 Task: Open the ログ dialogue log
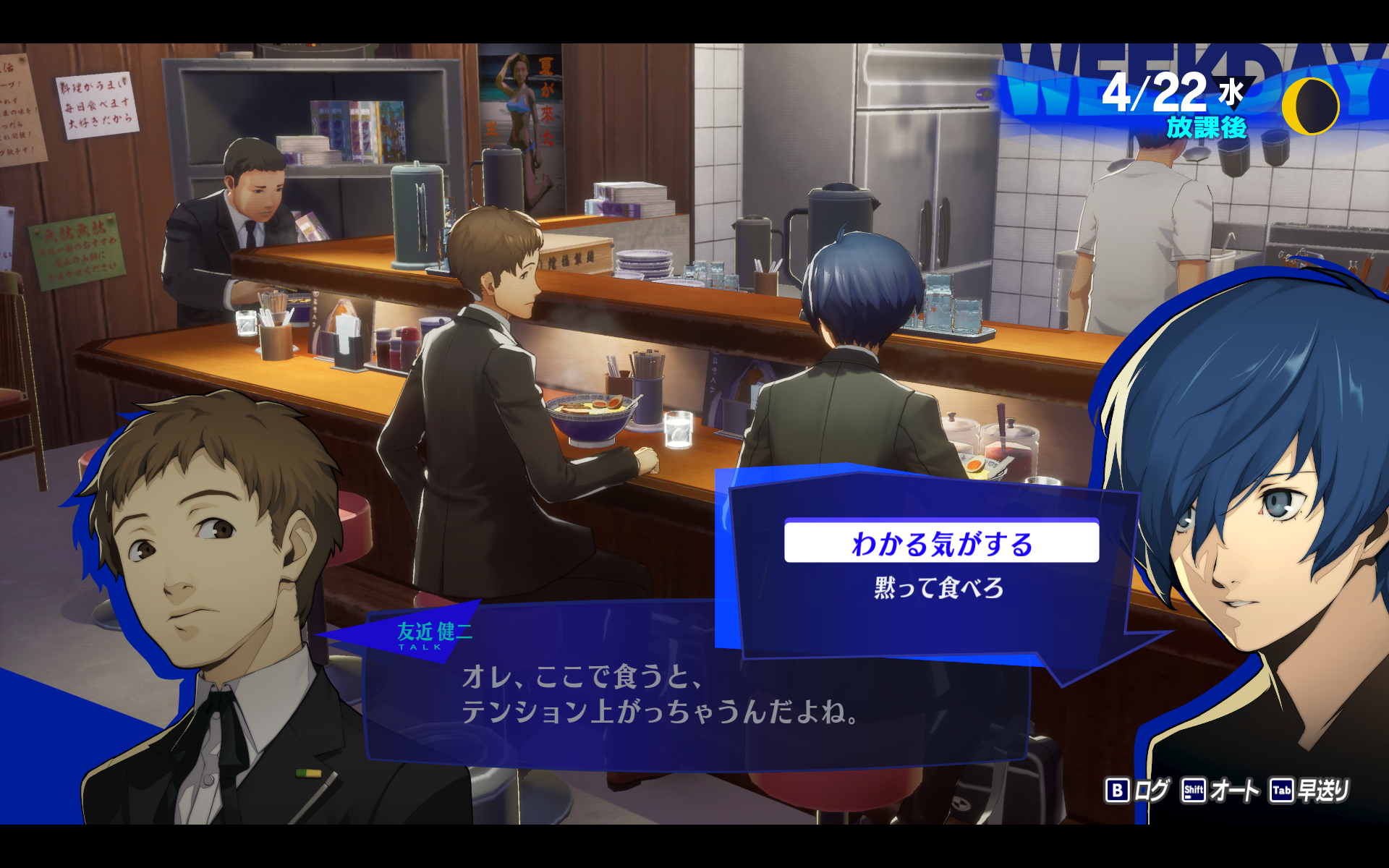1137,791
